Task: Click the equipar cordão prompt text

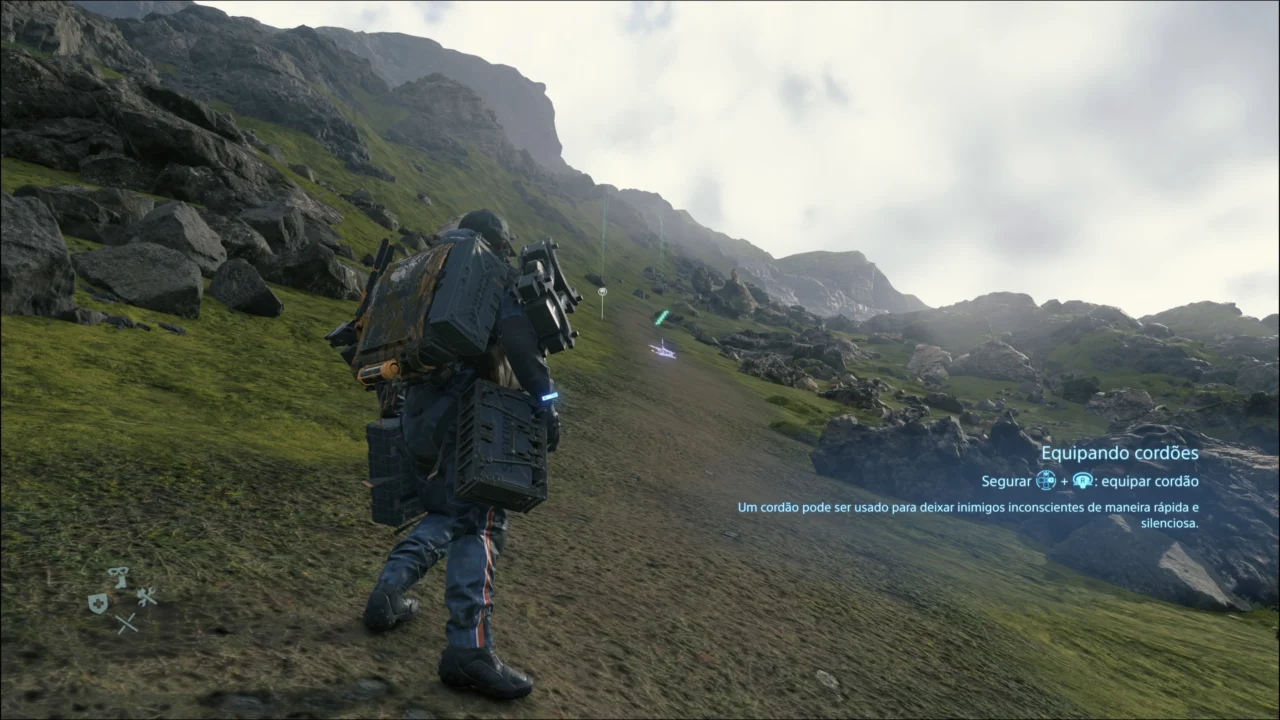Action: [x=1150, y=481]
